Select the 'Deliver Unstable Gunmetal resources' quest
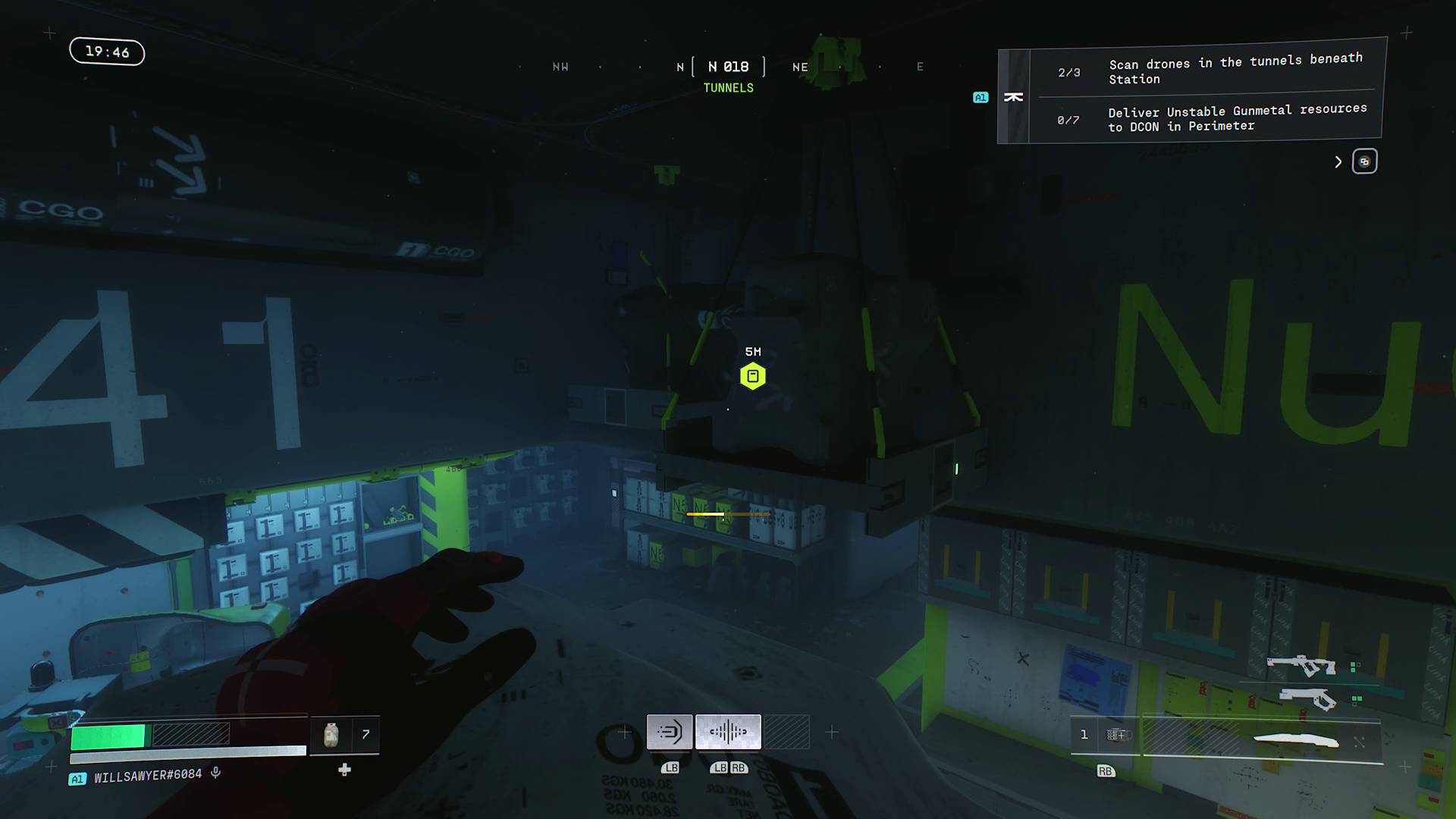 click(x=1213, y=118)
